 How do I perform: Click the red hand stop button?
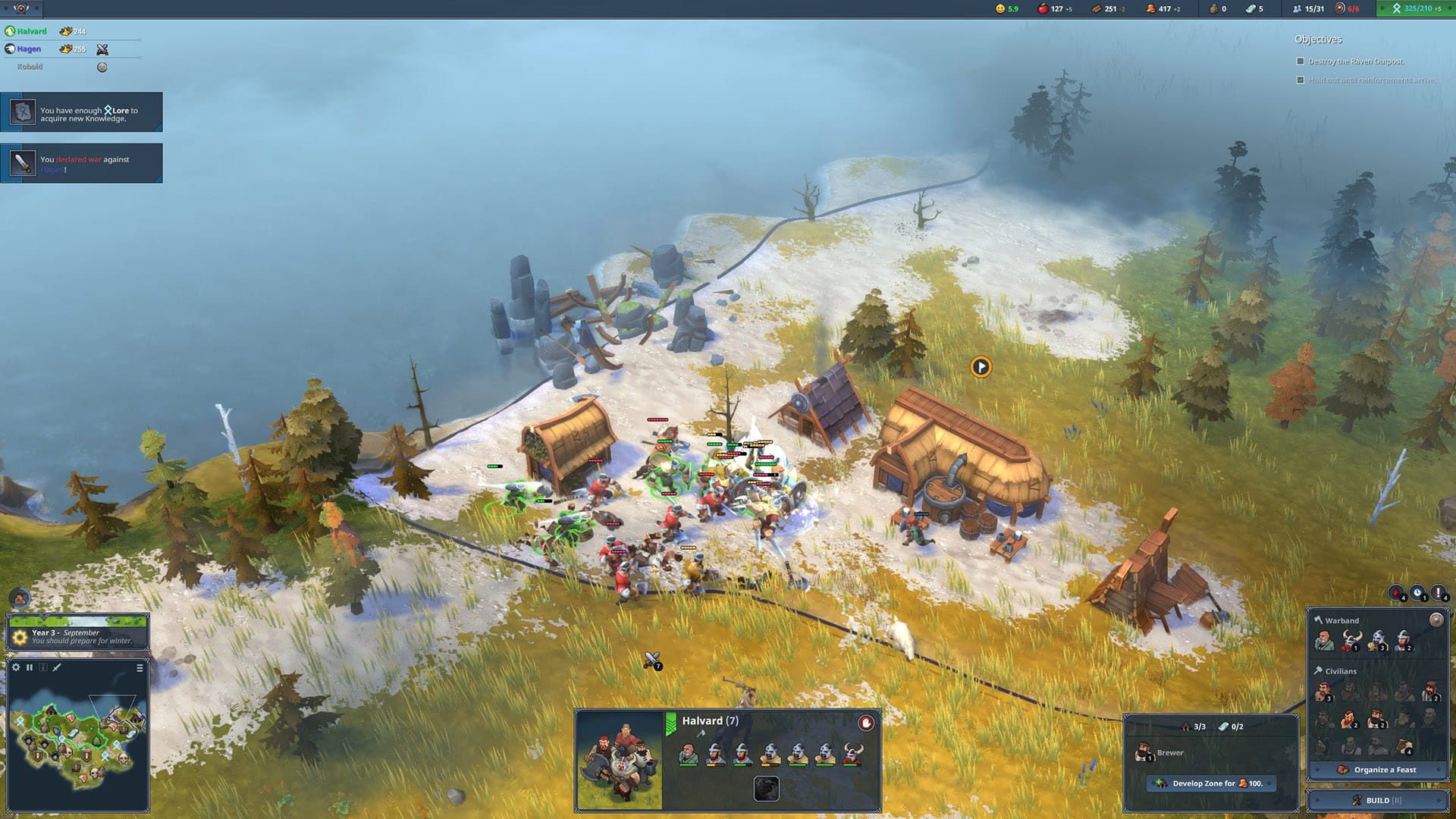[x=866, y=723]
